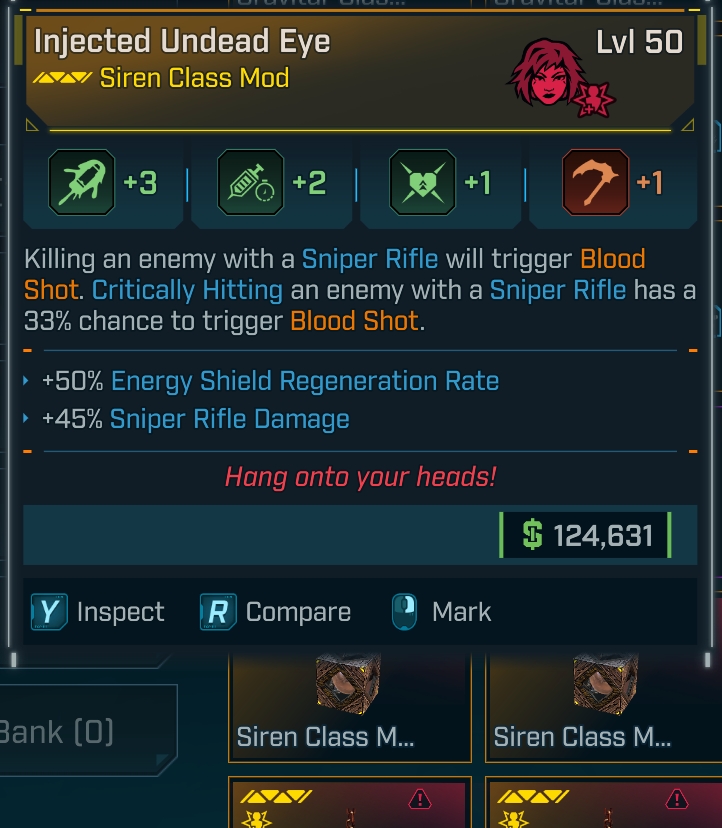Select the green rocket skill icon with +3
The image size is (722, 828).
[x=79, y=182]
